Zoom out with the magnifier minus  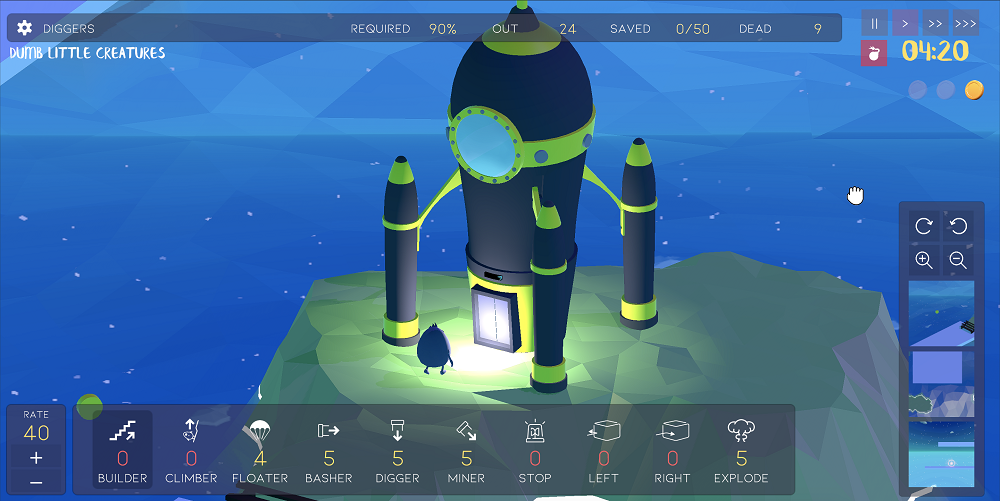pos(957,260)
